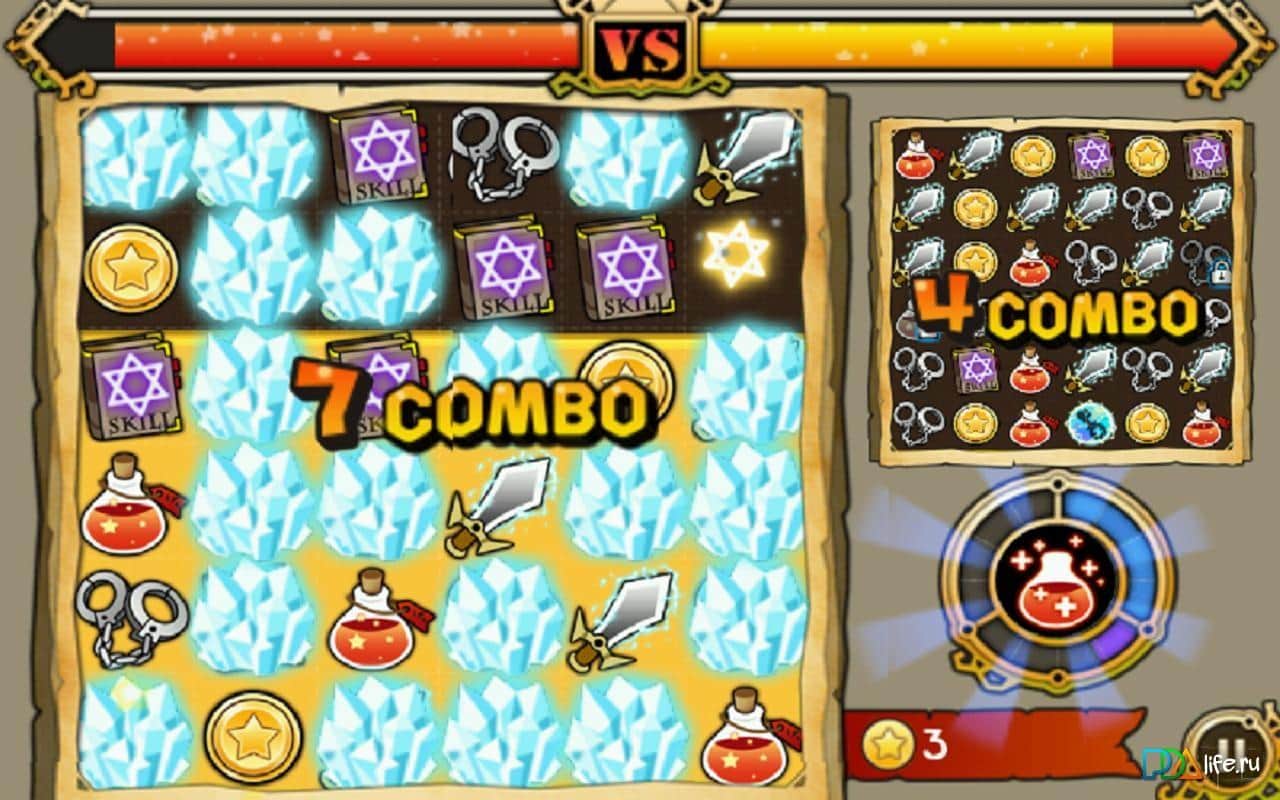Activate the red potion skill button
Image resolution: width=1280 pixels, height=800 pixels.
(1058, 583)
